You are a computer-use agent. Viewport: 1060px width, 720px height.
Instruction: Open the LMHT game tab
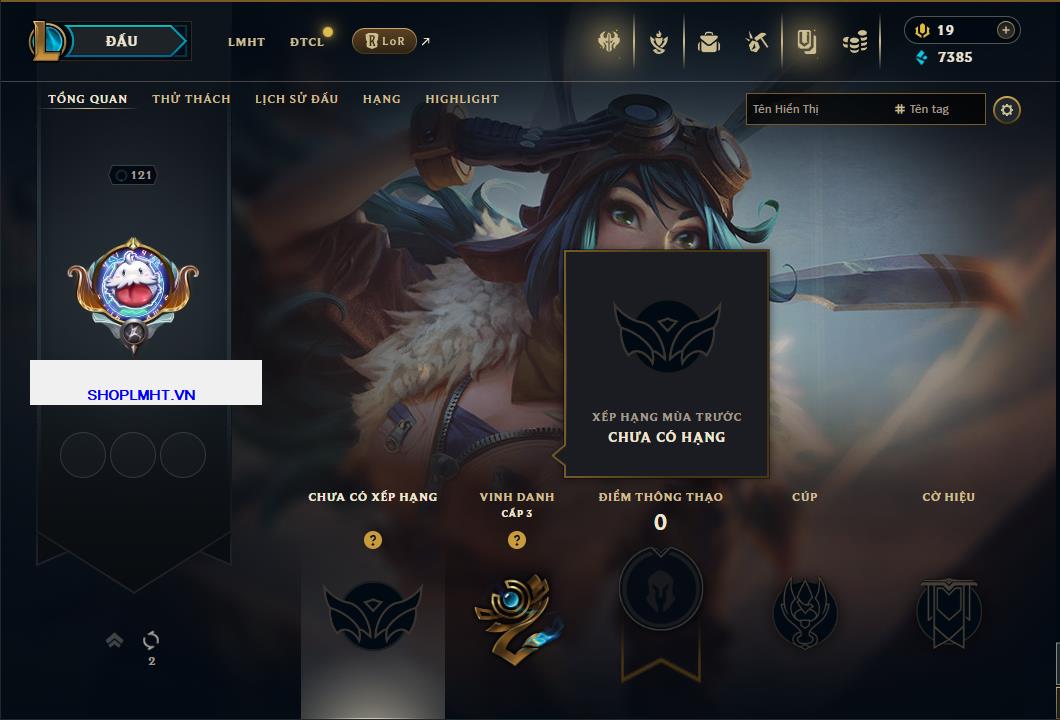pyautogui.click(x=246, y=42)
